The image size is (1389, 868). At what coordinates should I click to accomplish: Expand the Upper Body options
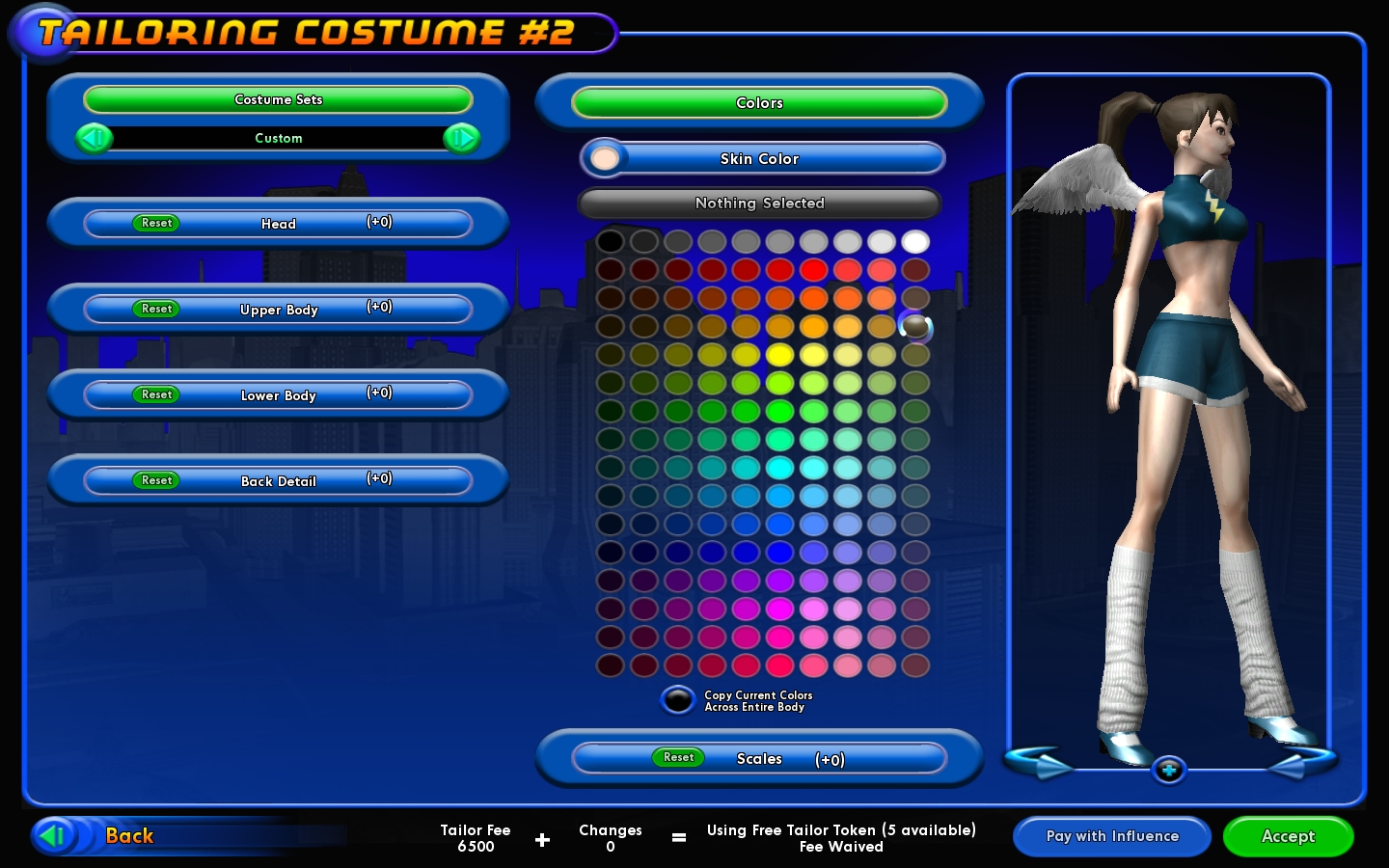click(x=279, y=310)
